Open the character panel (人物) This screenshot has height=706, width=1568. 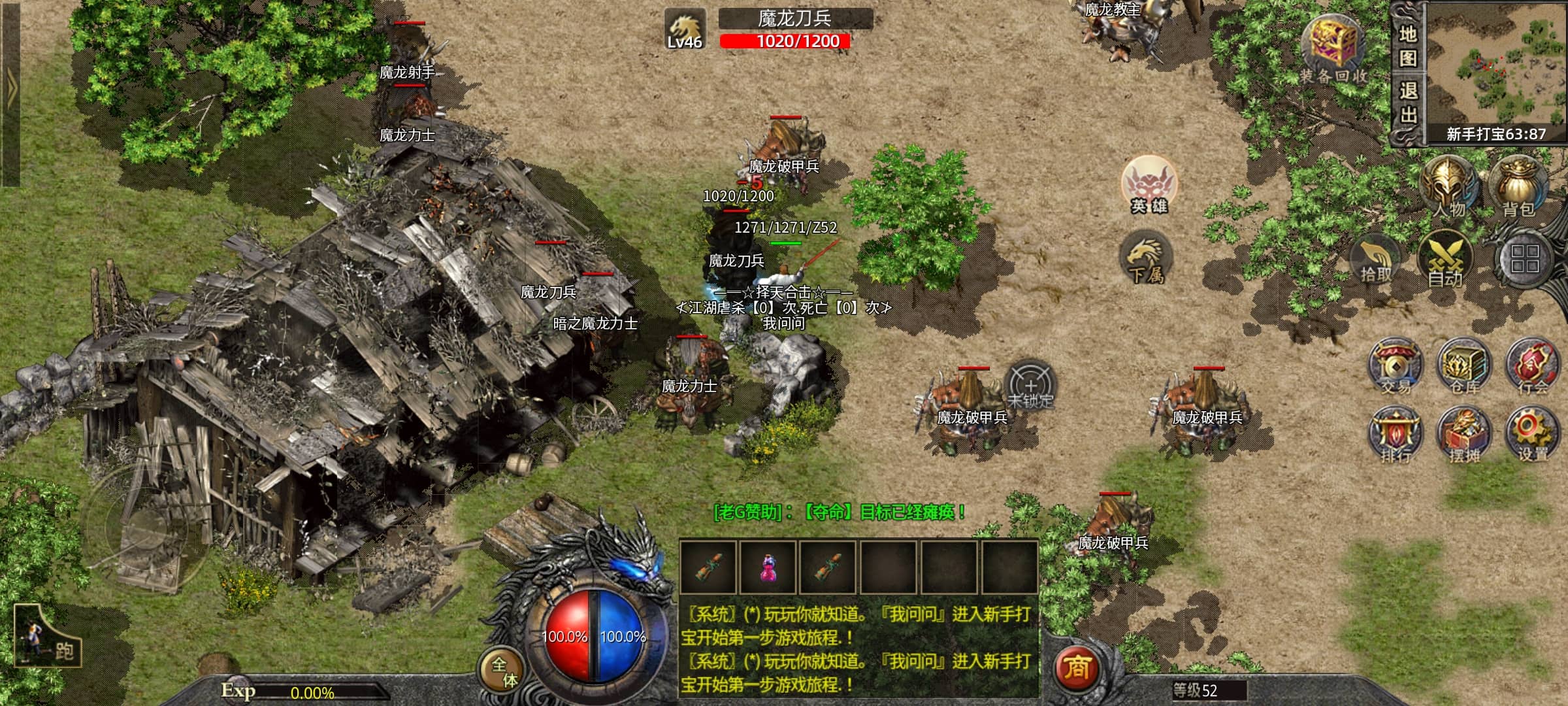[1449, 186]
